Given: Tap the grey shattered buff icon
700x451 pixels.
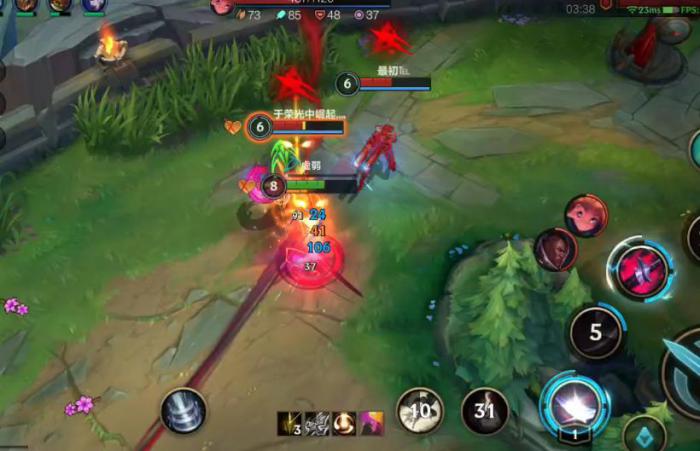Looking at the screenshot, I should click(x=317, y=423).
